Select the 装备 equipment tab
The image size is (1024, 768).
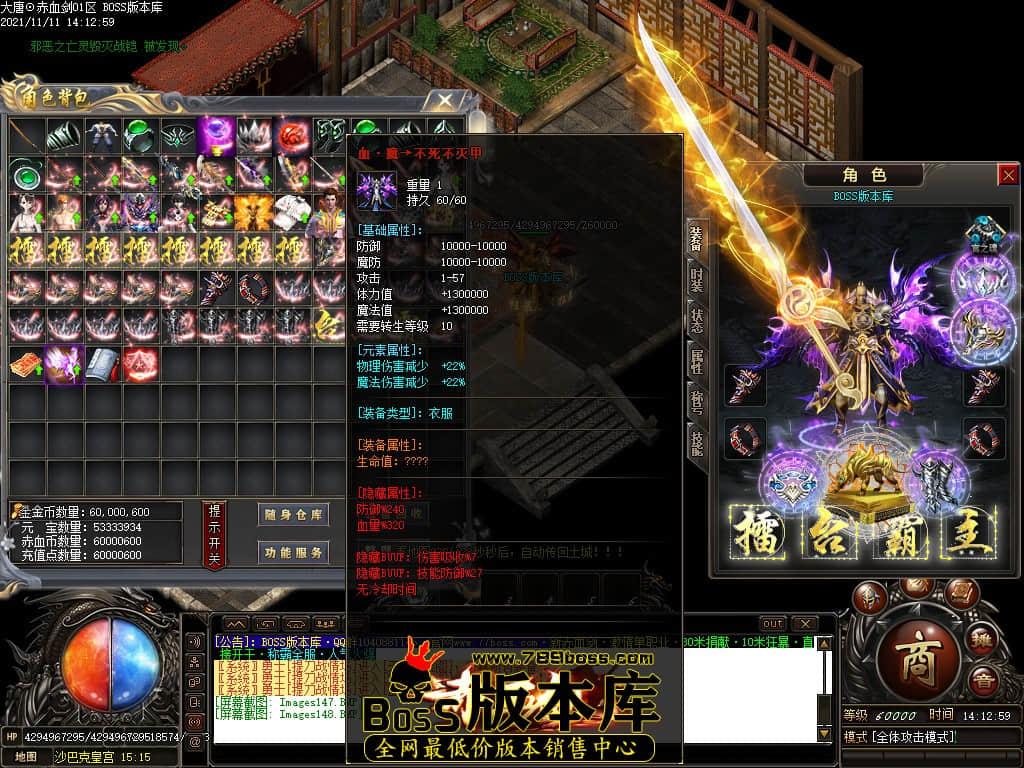pos(697,238)
